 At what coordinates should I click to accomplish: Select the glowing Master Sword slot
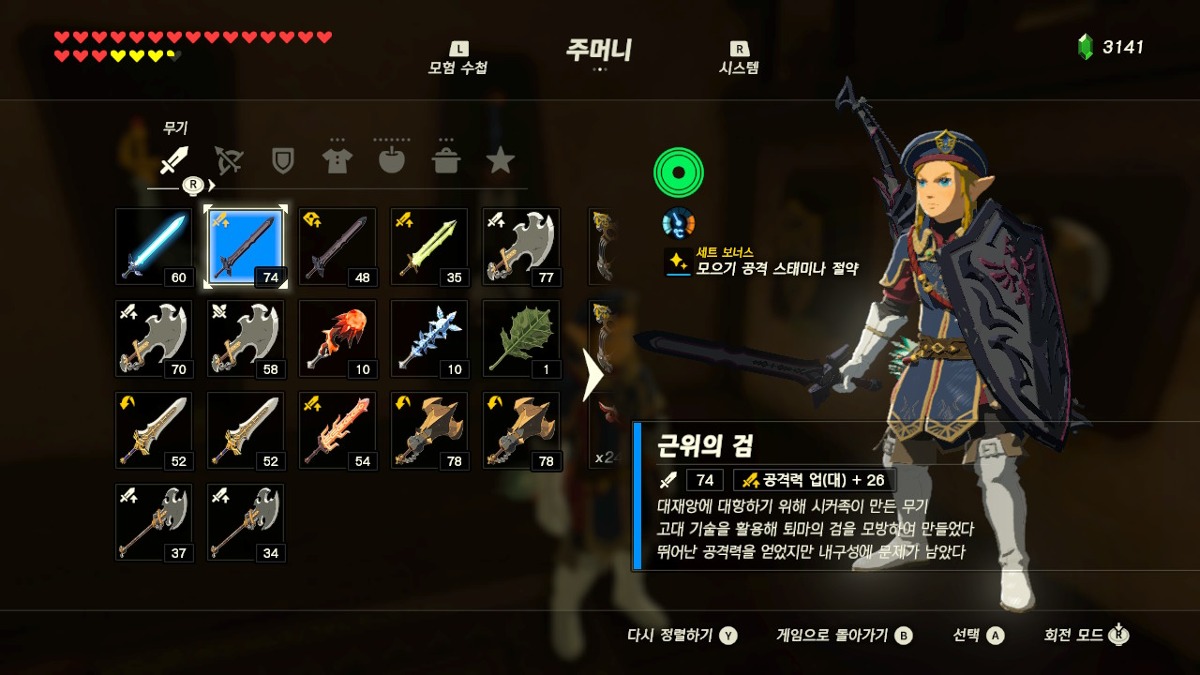click(153, 247)
